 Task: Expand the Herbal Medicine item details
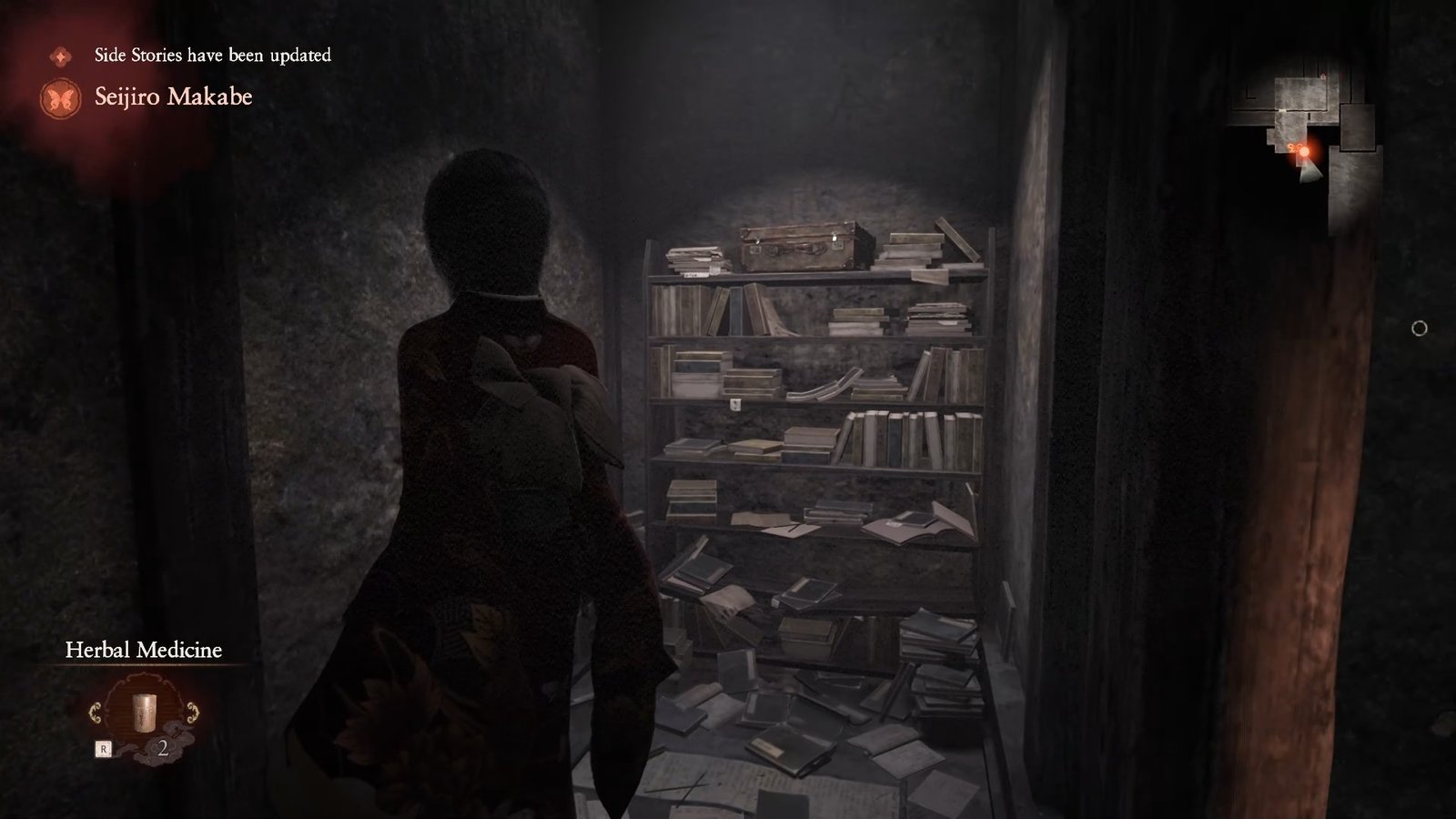[x=145, y=712]
